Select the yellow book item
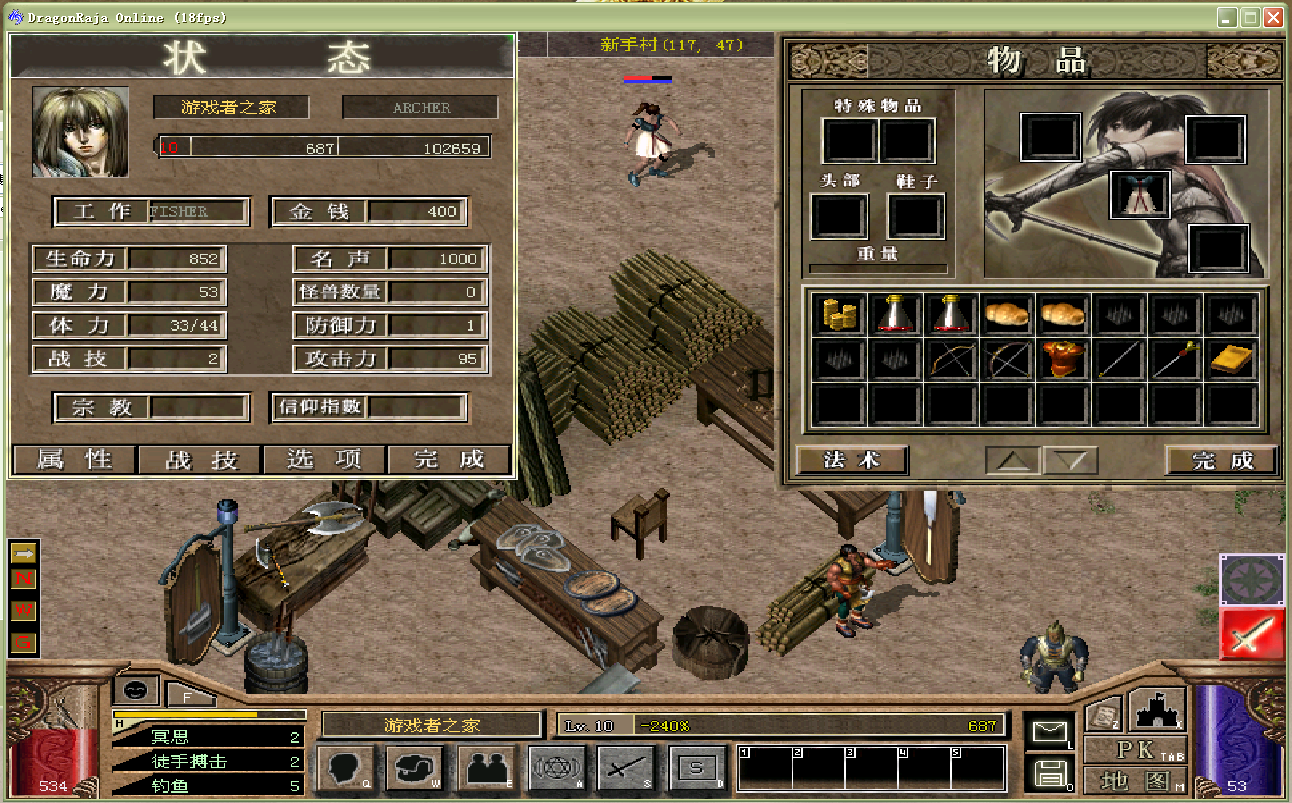1292x803 pixels. 1231,359
